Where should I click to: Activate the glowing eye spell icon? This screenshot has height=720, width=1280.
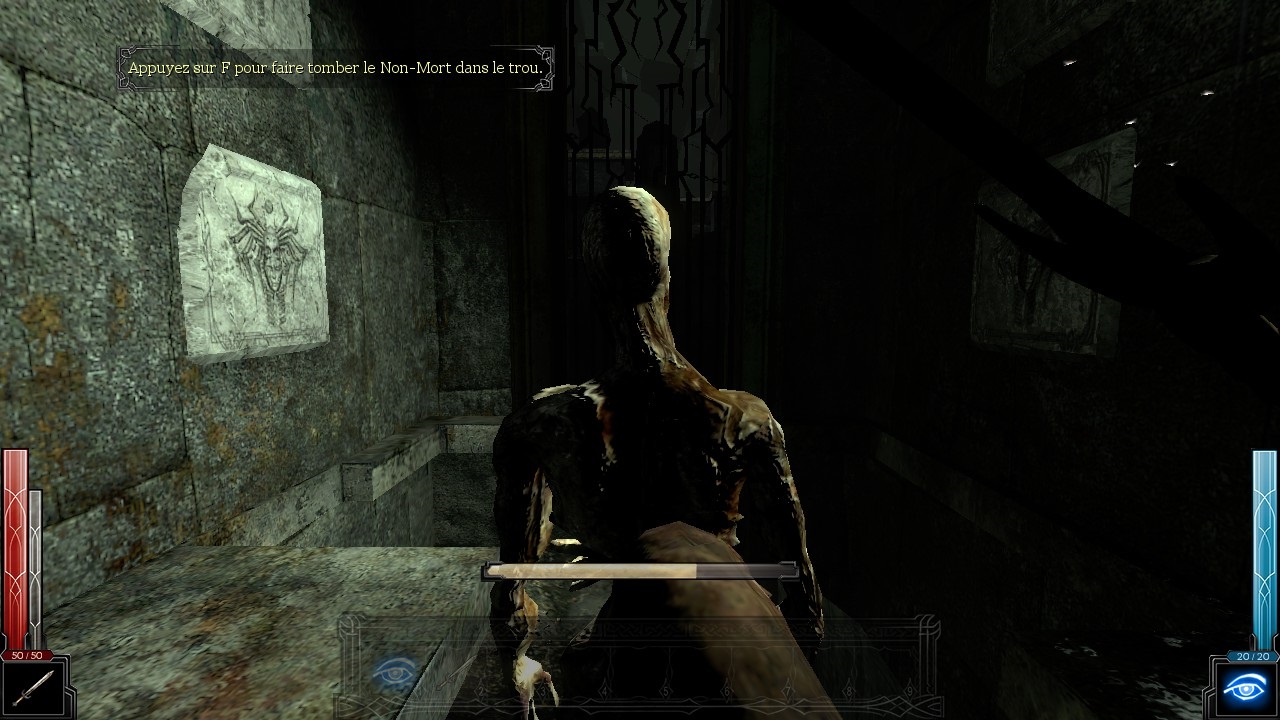tap(1244, 688)
